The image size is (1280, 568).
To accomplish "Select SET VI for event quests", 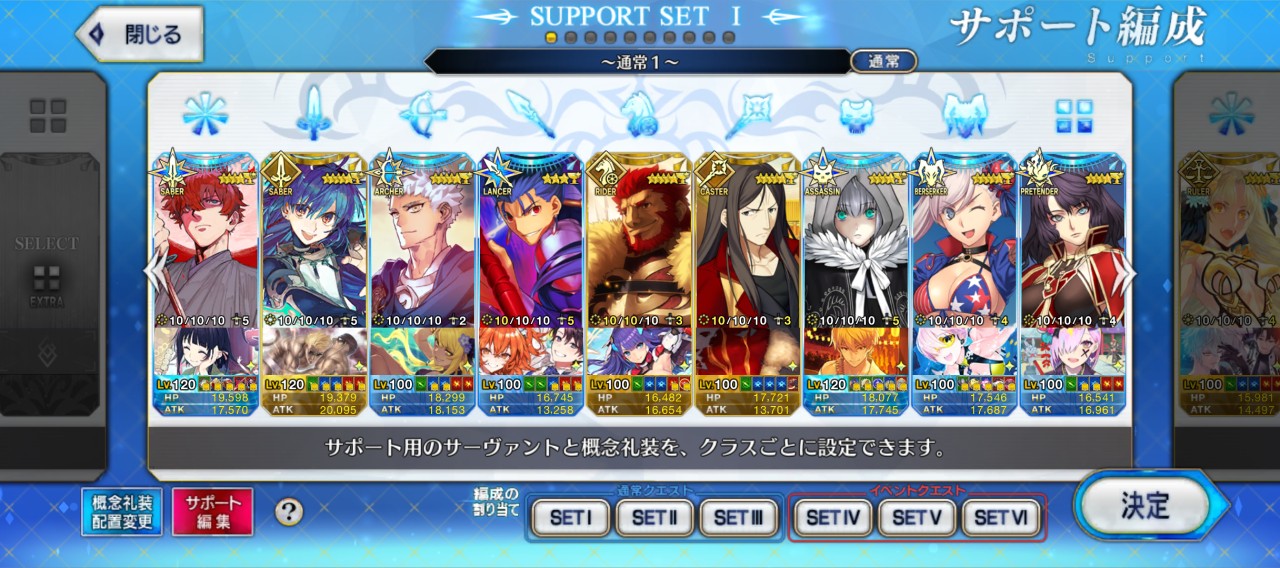I will (1001, 518).
